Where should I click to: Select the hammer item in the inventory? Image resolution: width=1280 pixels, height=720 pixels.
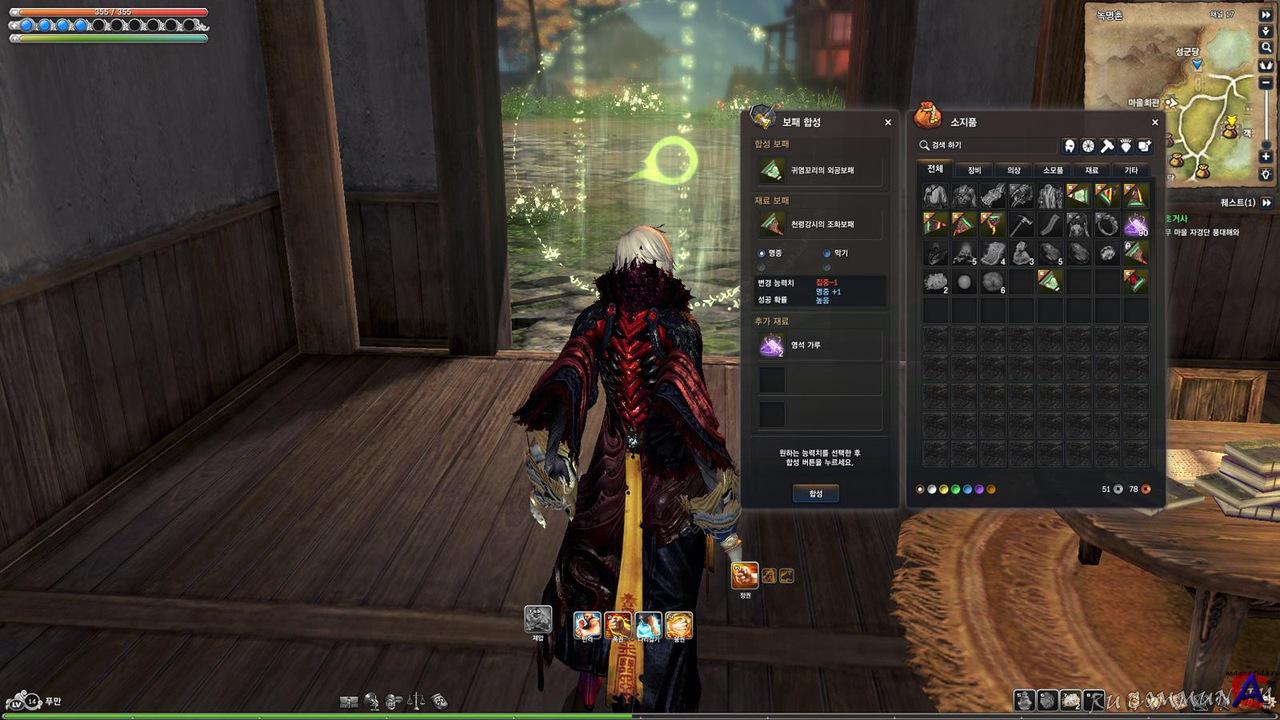click(x=1021, y=224)
